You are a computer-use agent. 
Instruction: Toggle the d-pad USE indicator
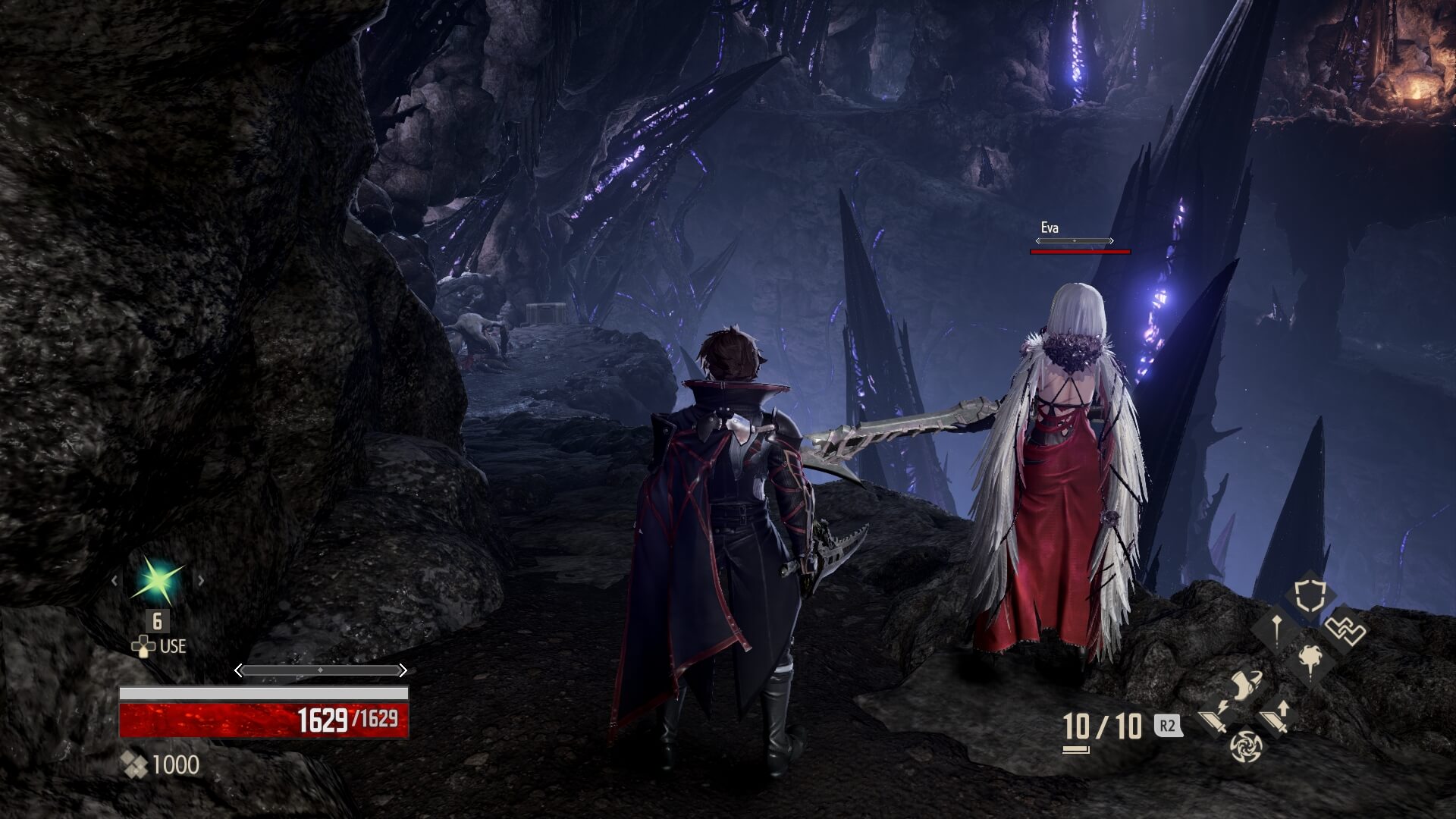(x=143, y=648)
